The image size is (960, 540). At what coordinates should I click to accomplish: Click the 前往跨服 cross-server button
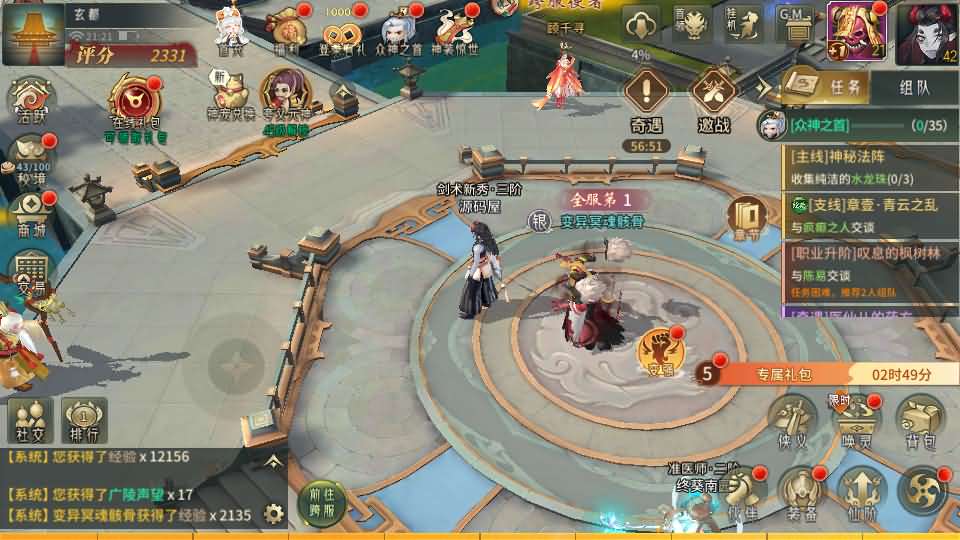[320, 498]
